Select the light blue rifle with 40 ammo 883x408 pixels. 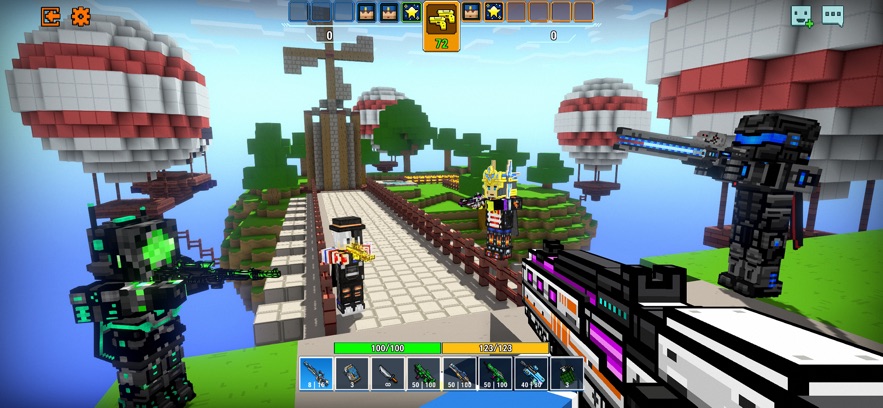[530, 373]
